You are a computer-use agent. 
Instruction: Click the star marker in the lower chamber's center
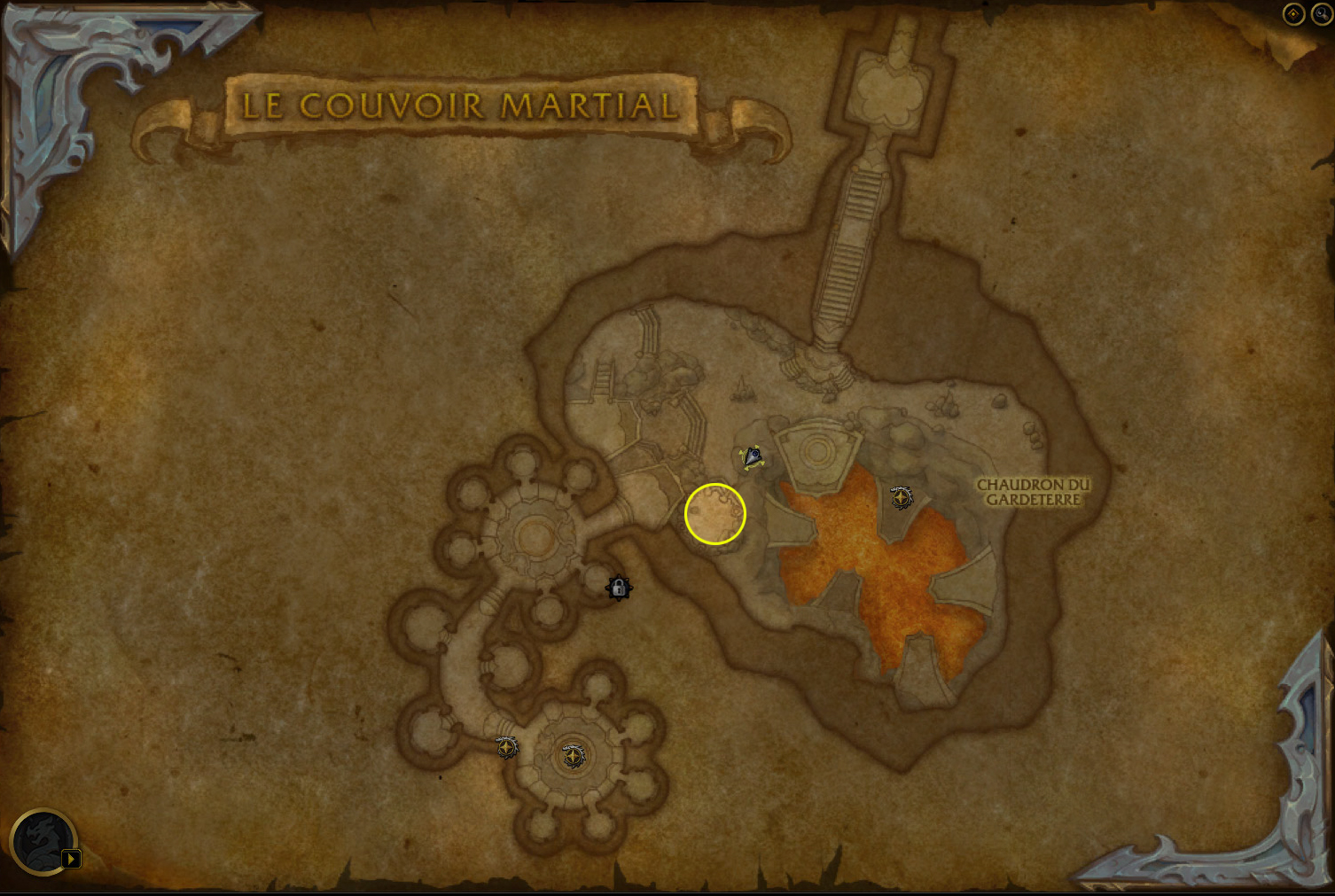pos(574,757)
